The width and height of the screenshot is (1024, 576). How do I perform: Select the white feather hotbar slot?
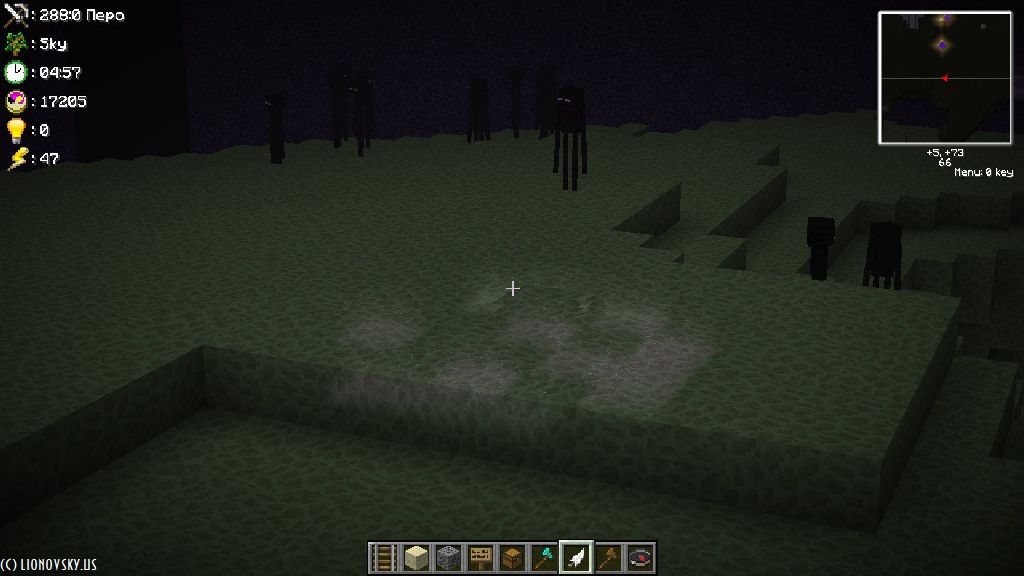pos(576,556)
